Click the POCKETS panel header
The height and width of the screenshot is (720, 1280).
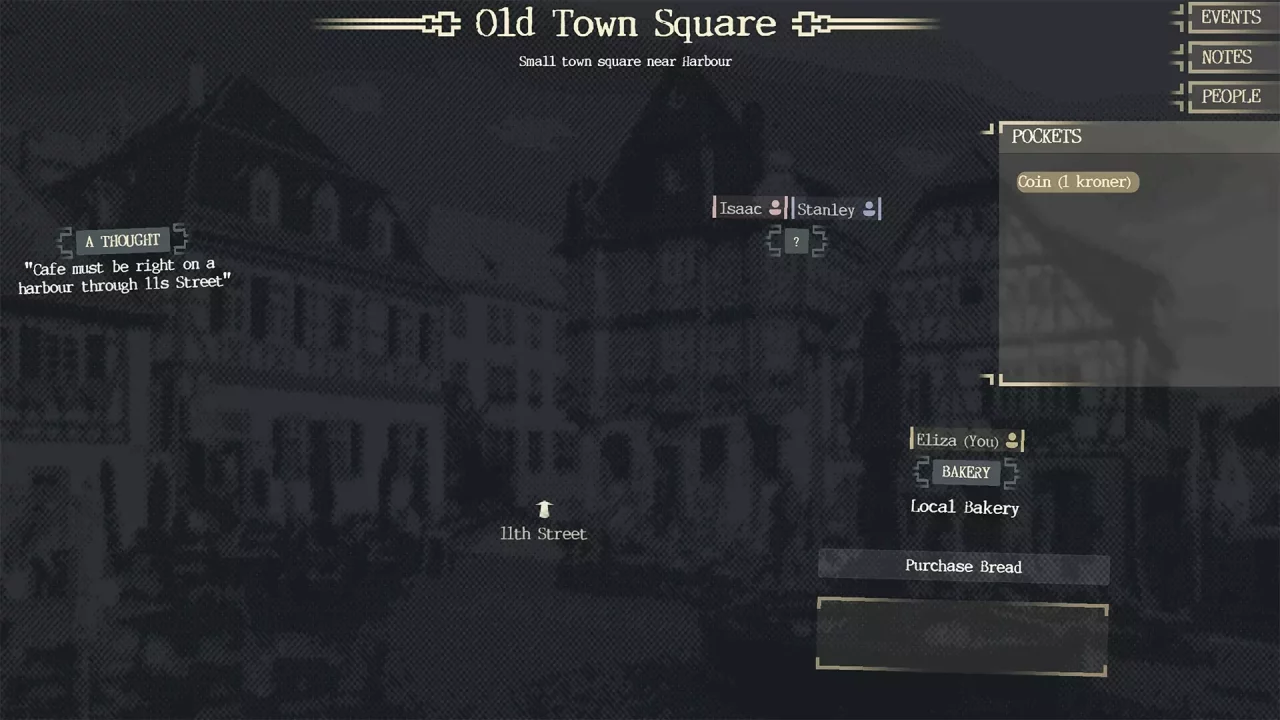pyautogui.click(x=1046, y=136)
